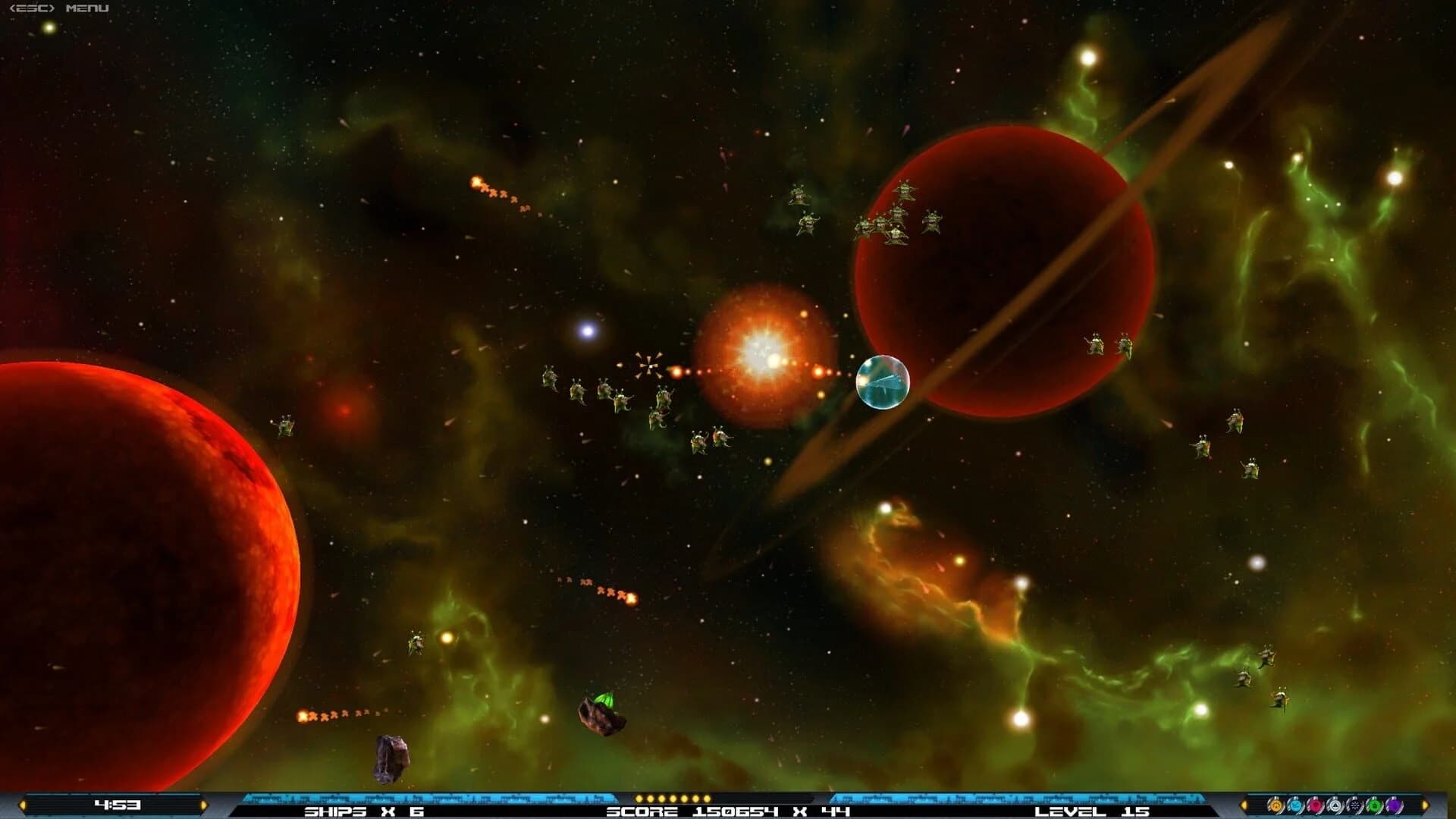Click the dark starburst power-up orb
The height and width of the screenshot is (819, 1456).
pyautogui.click(x=1354, y=805)
